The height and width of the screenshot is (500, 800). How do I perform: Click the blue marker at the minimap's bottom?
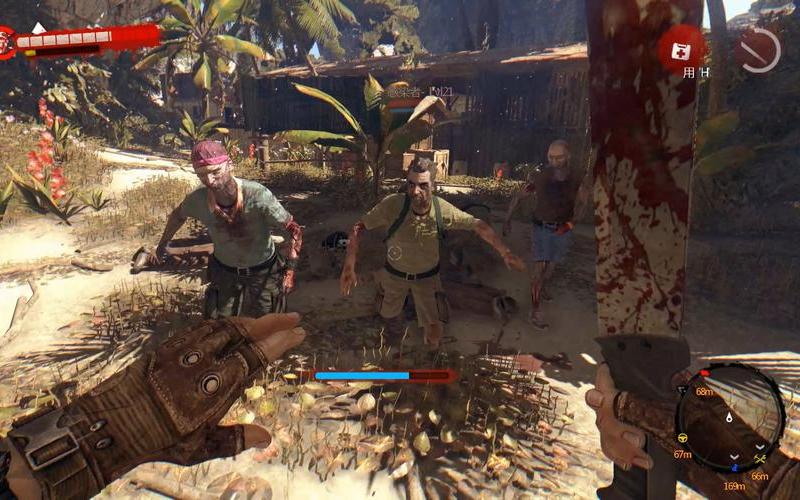[734, 465]
